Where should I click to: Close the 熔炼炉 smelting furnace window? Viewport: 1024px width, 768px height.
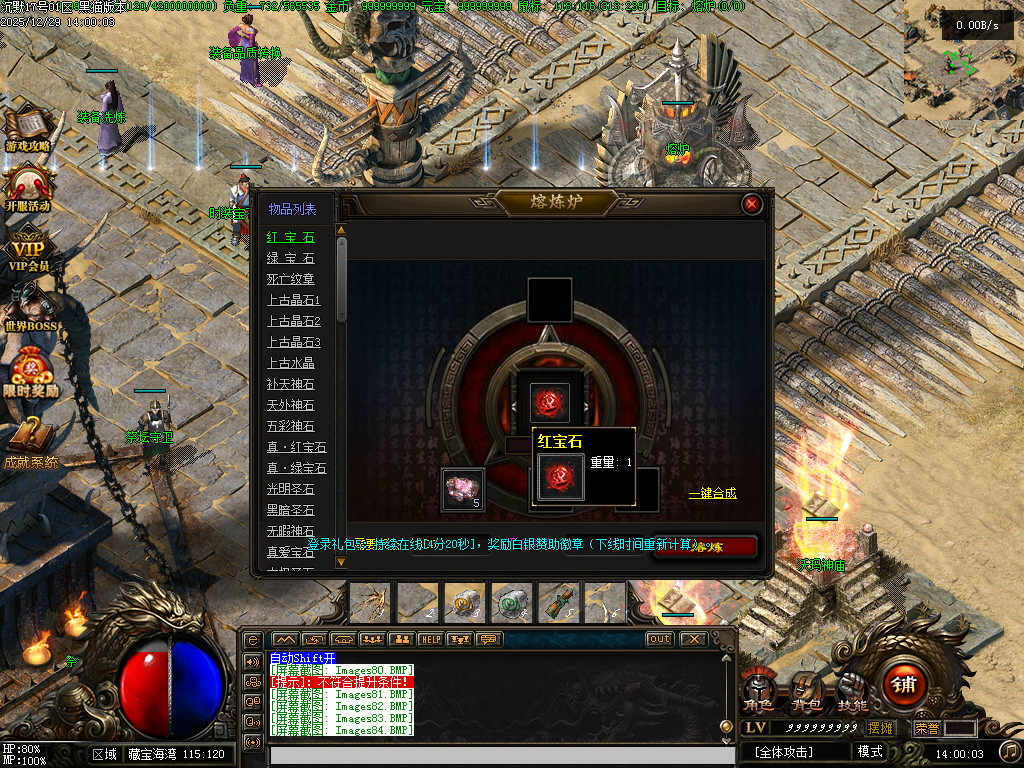click(752, 204)
